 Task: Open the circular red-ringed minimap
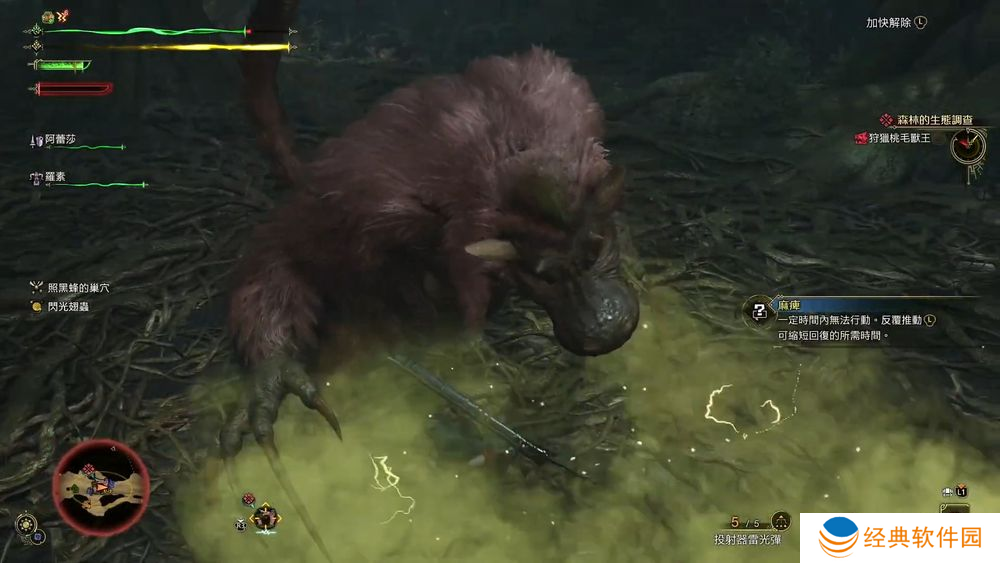click(x=100, y=487)
